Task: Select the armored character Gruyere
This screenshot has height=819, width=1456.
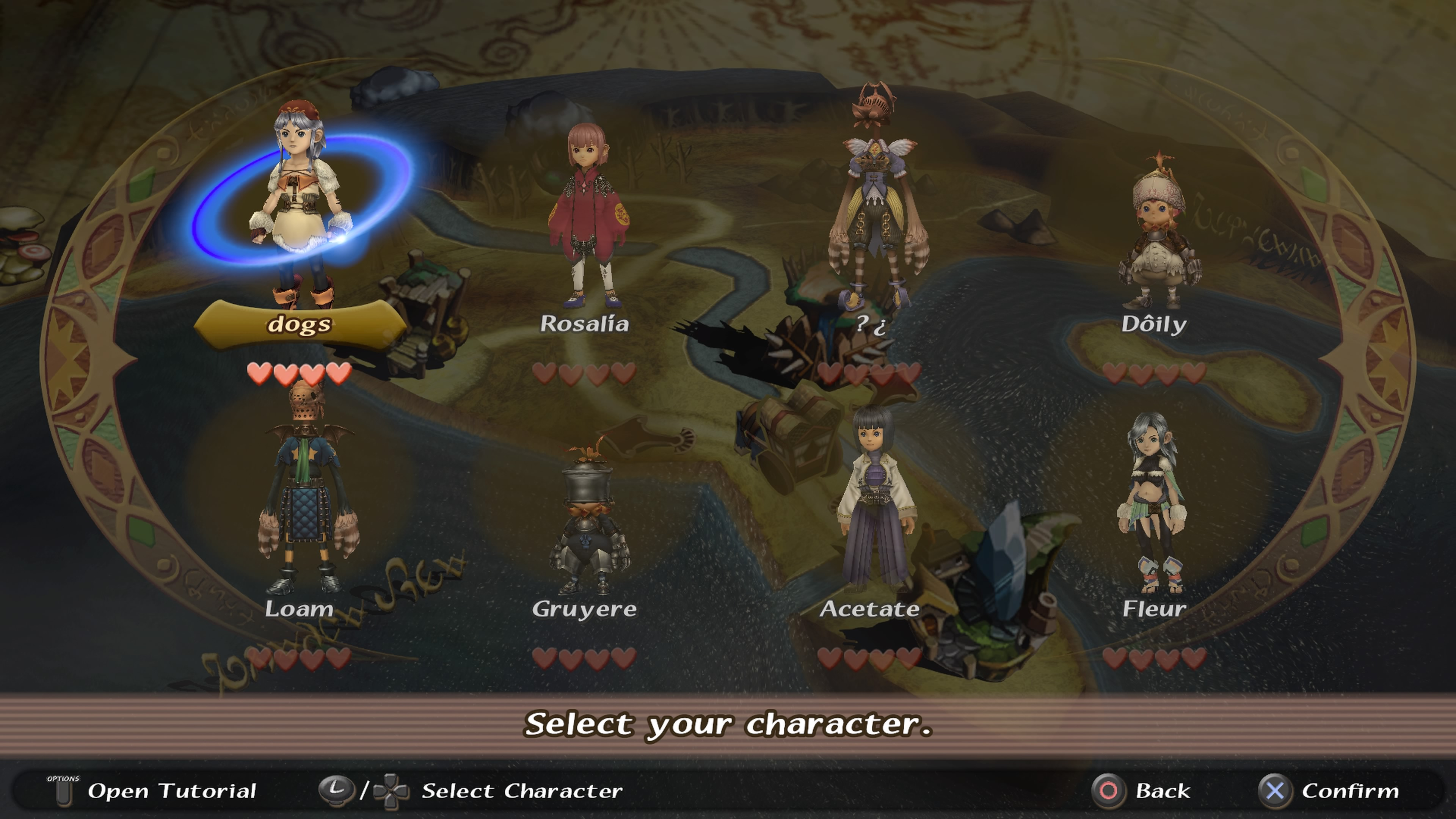Action: (x=588, y=520)
